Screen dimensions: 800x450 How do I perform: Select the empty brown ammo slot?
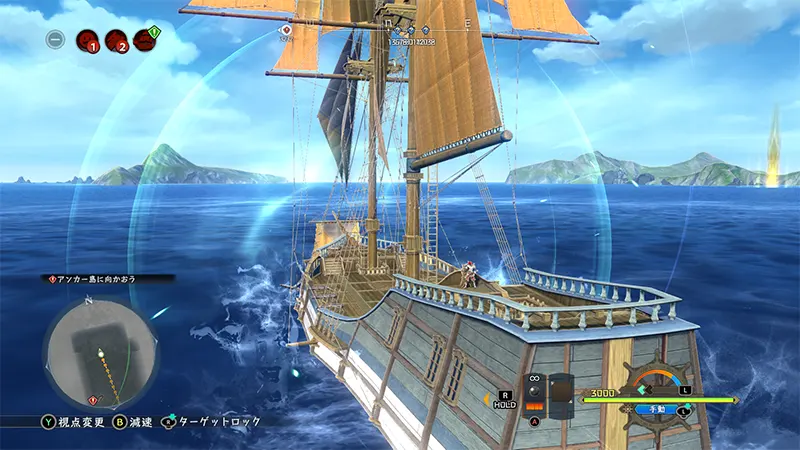pos(561,393)
